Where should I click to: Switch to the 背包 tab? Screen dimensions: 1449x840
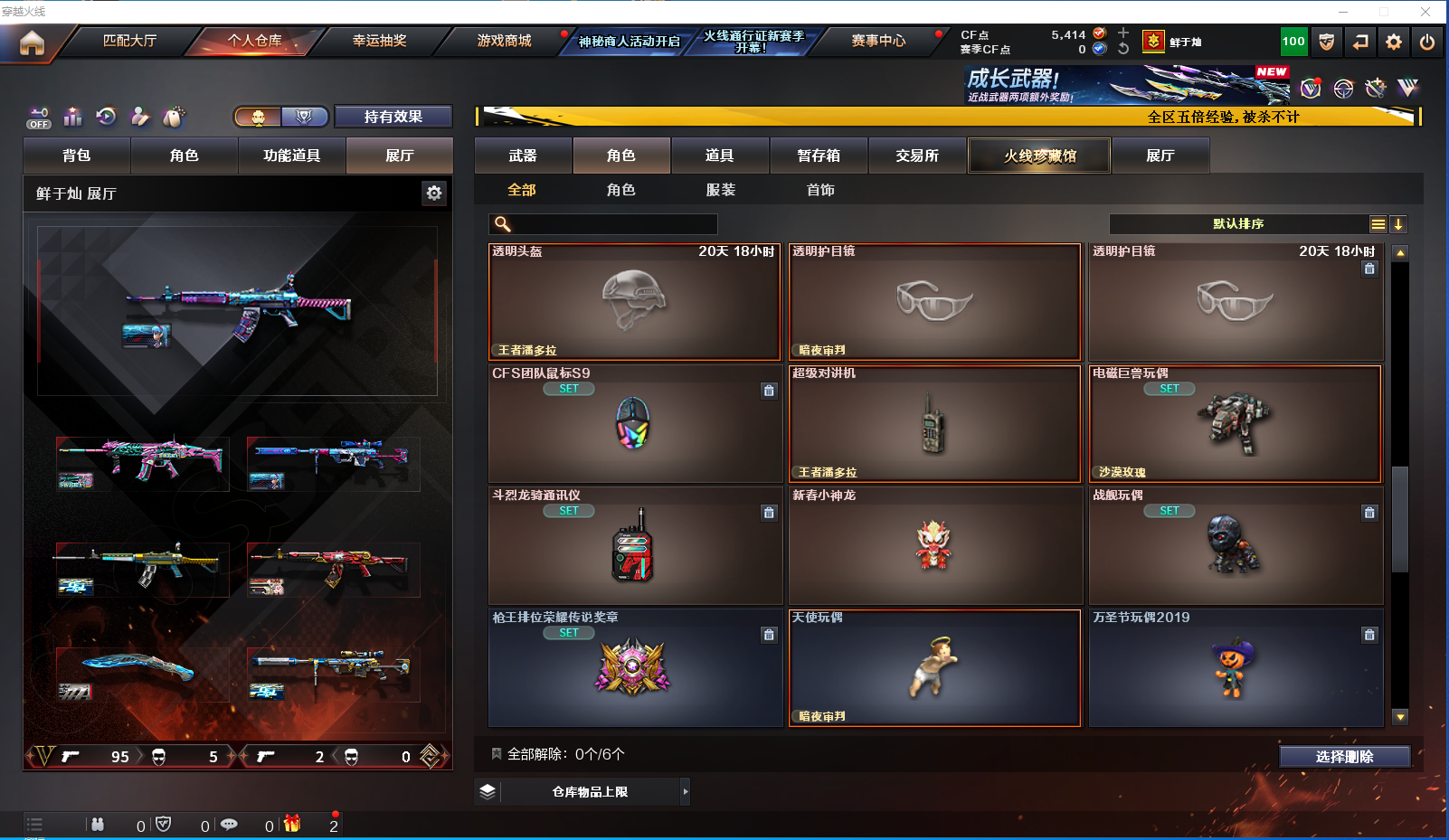(x=77, y=156)
